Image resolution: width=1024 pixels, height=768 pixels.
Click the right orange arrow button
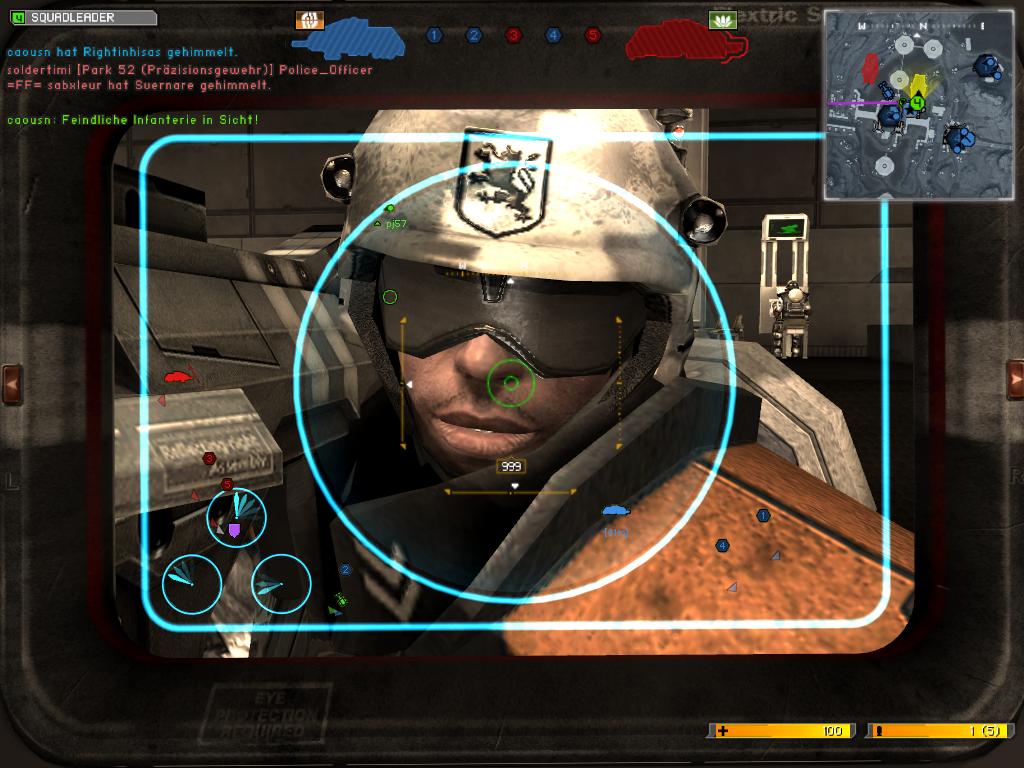(1014, 380)
